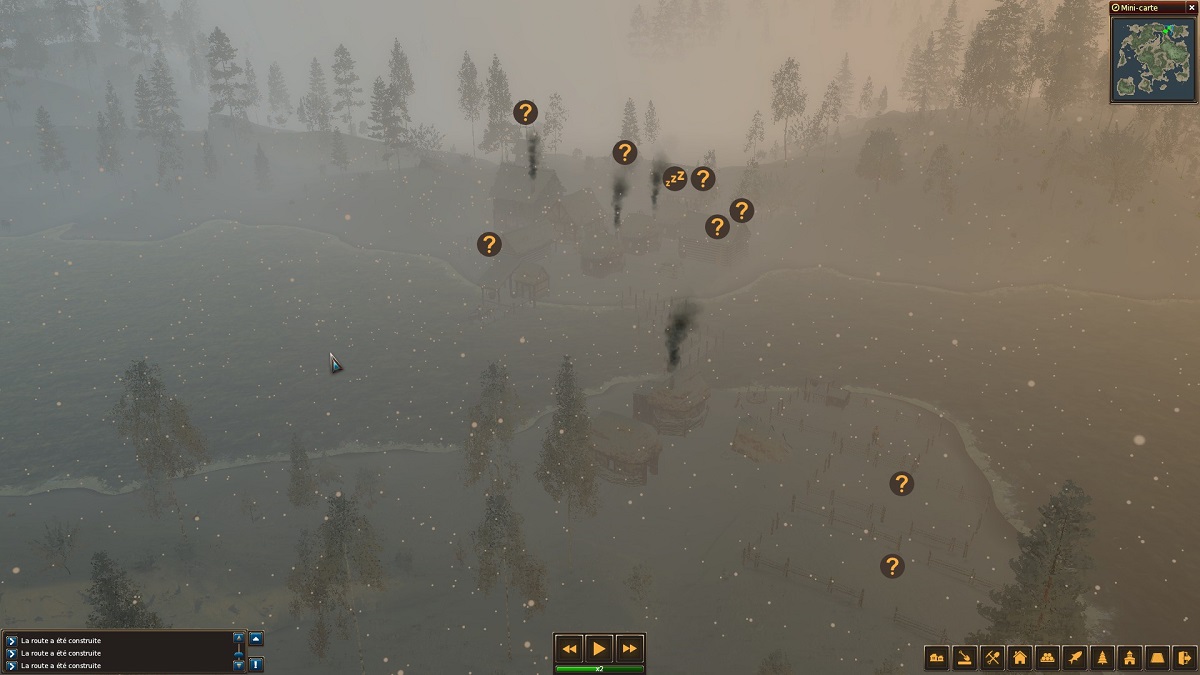Click the exit door icon
Viewport: 1200px width, 675px height.
(1184, 657)
